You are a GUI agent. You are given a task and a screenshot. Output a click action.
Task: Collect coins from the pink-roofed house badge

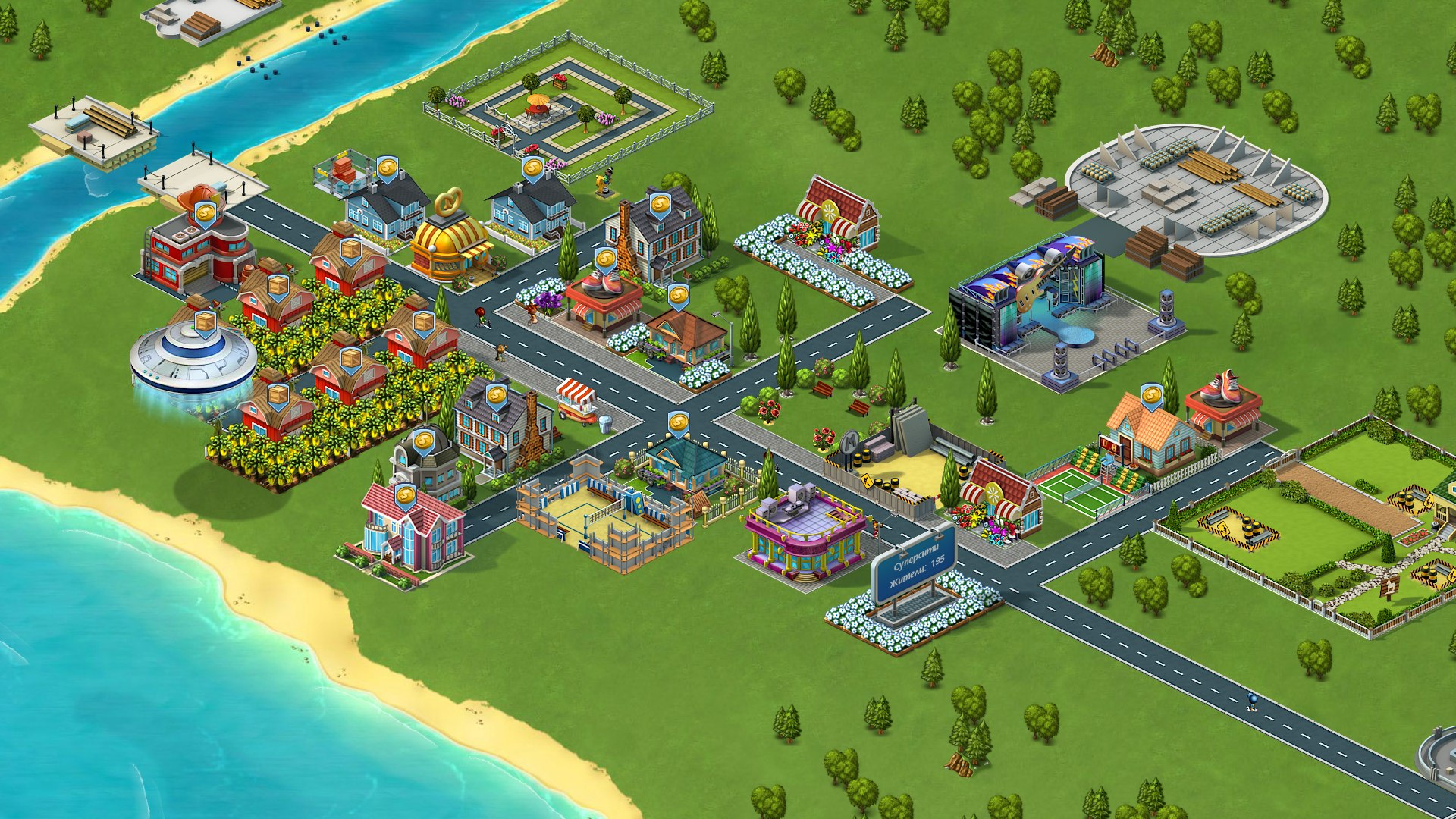(406, 497)
